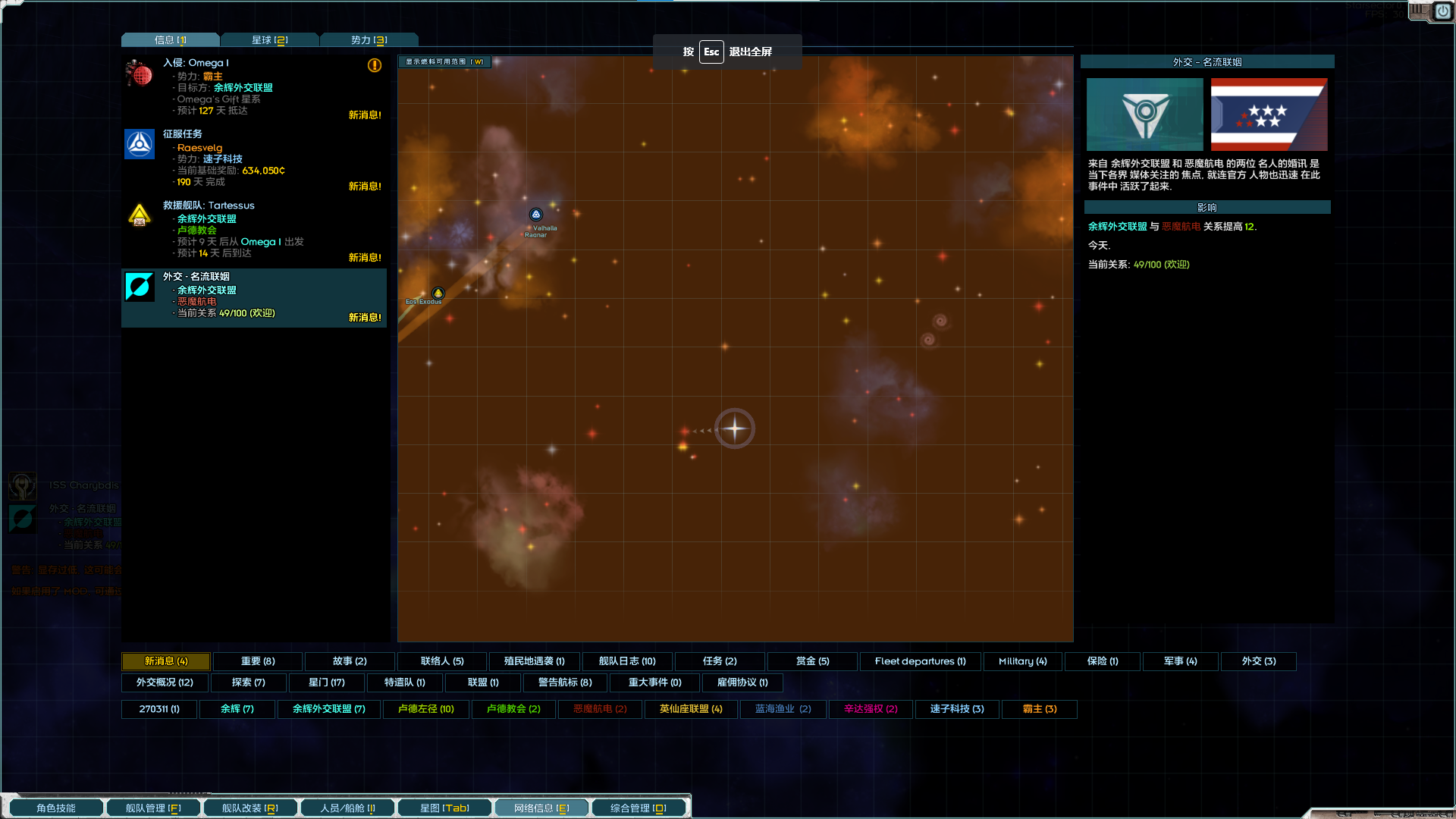Screen dimensions: 1456x819
Task: Open the 星图 map screen
Action: (x=444, y=808)
